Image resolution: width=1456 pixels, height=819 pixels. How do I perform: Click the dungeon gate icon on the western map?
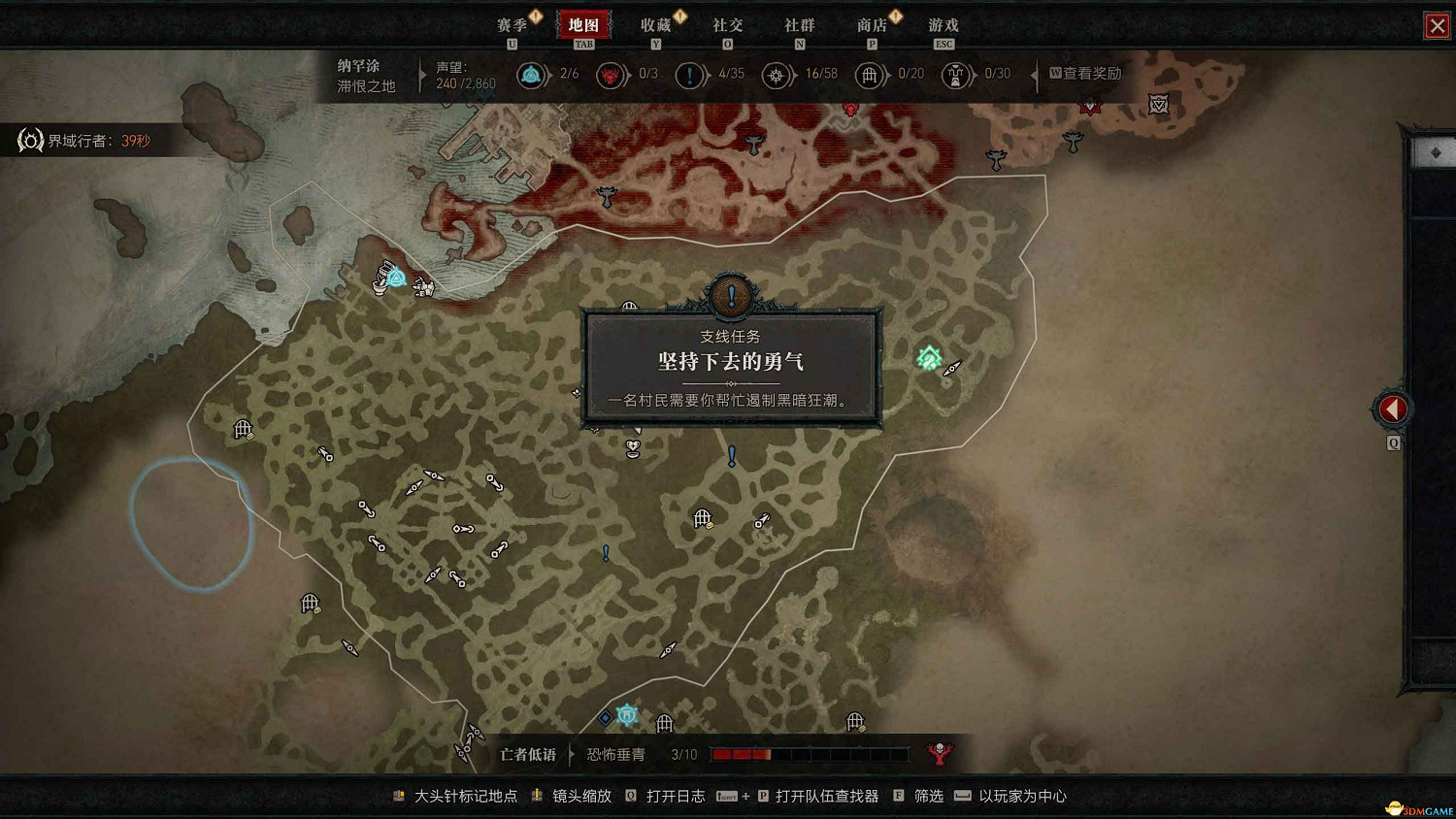pyautogui.click(x=241, y=429)
